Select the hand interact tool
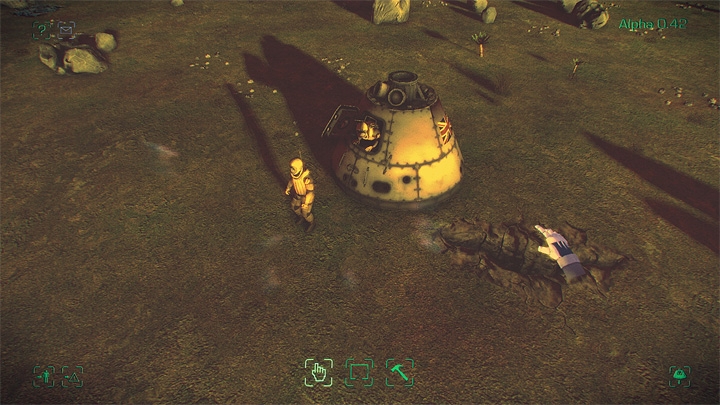 318,373
